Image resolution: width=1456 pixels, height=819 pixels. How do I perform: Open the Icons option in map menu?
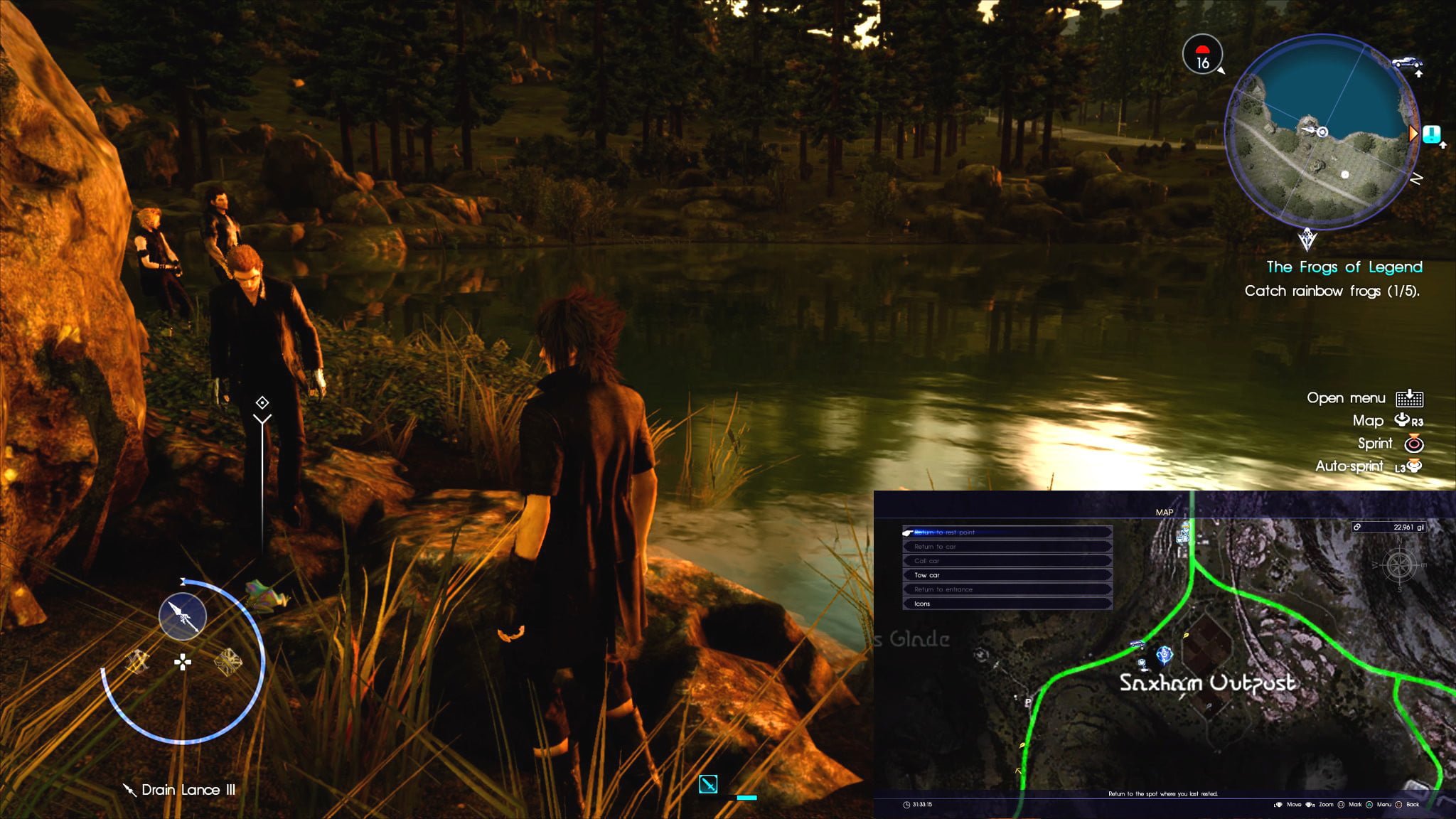(x=1007, y=604)
